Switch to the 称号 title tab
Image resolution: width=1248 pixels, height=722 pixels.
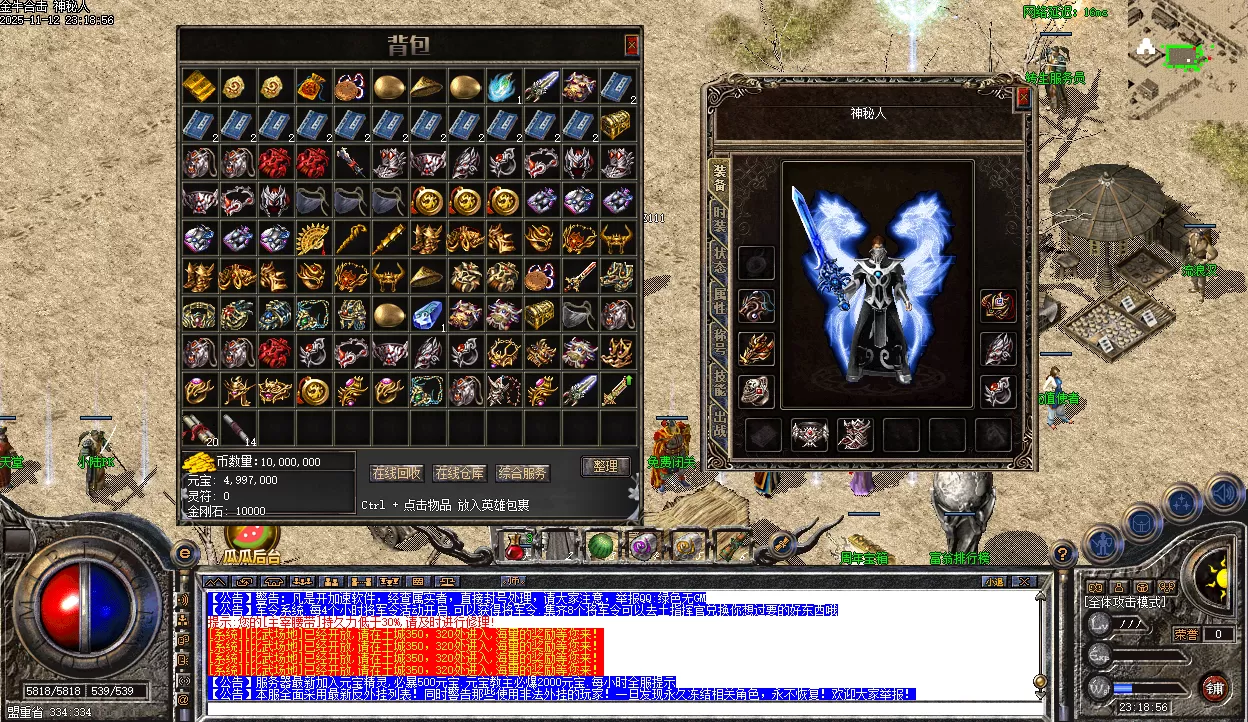718,338
